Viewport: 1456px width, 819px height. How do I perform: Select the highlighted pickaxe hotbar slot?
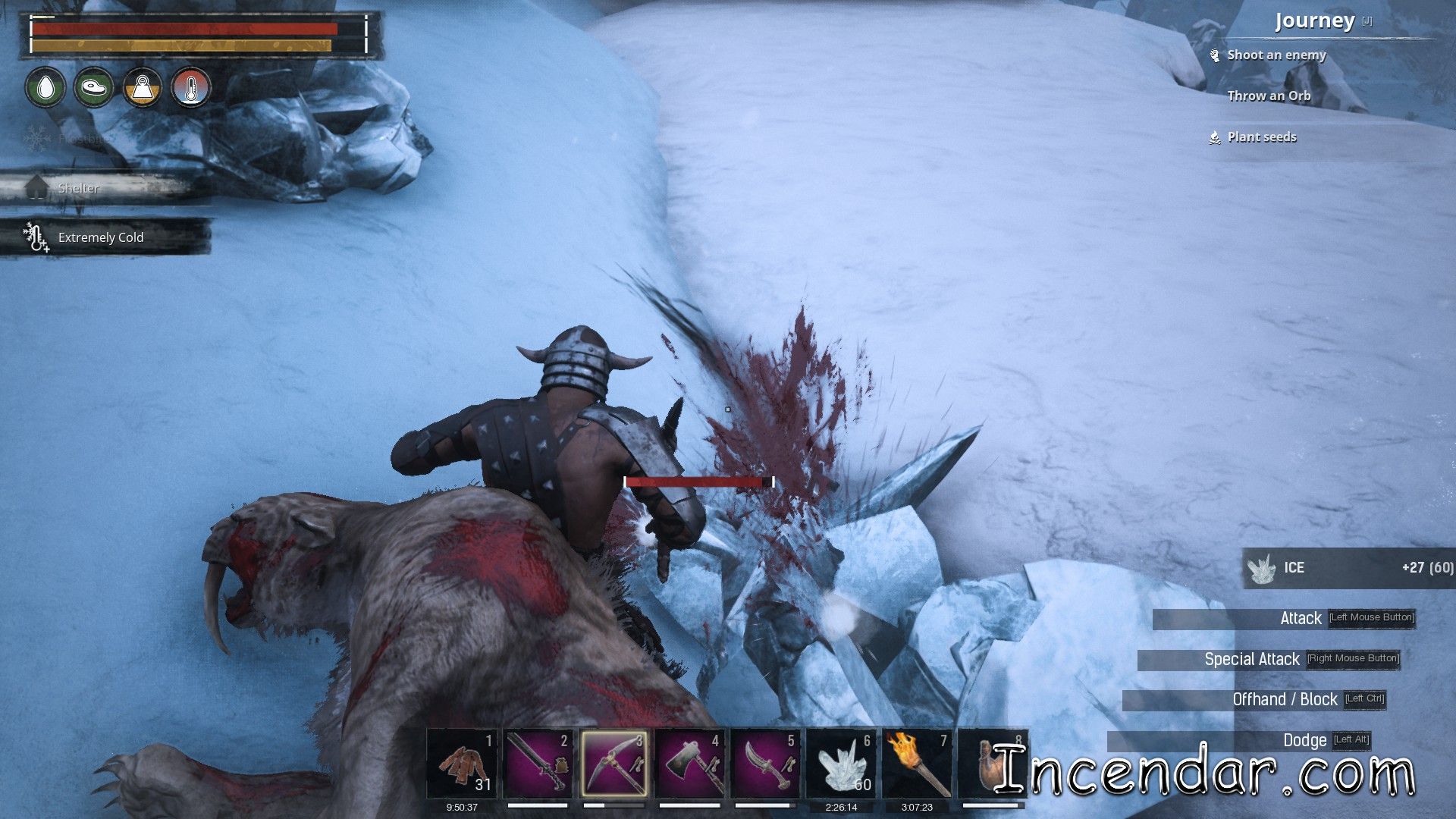pyautogui.click(x=613, y=764)
